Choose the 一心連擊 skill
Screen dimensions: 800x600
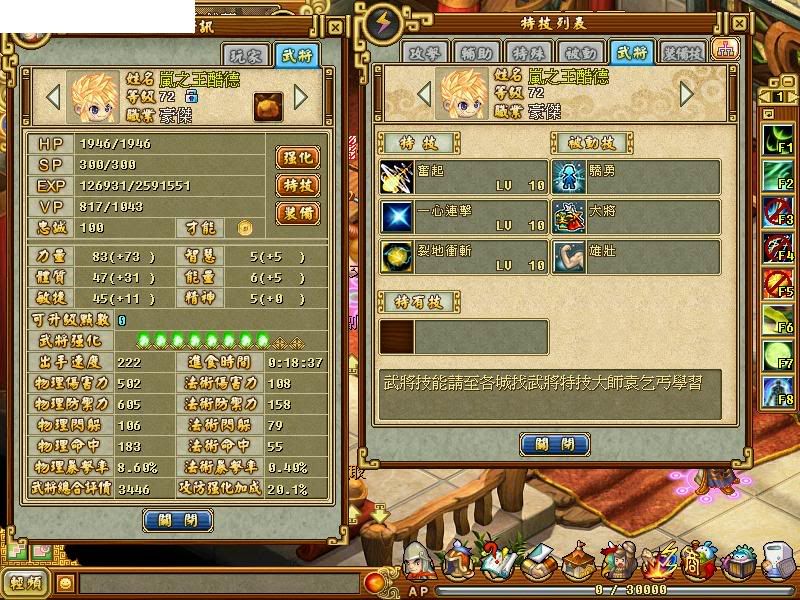tap(463, 216)
